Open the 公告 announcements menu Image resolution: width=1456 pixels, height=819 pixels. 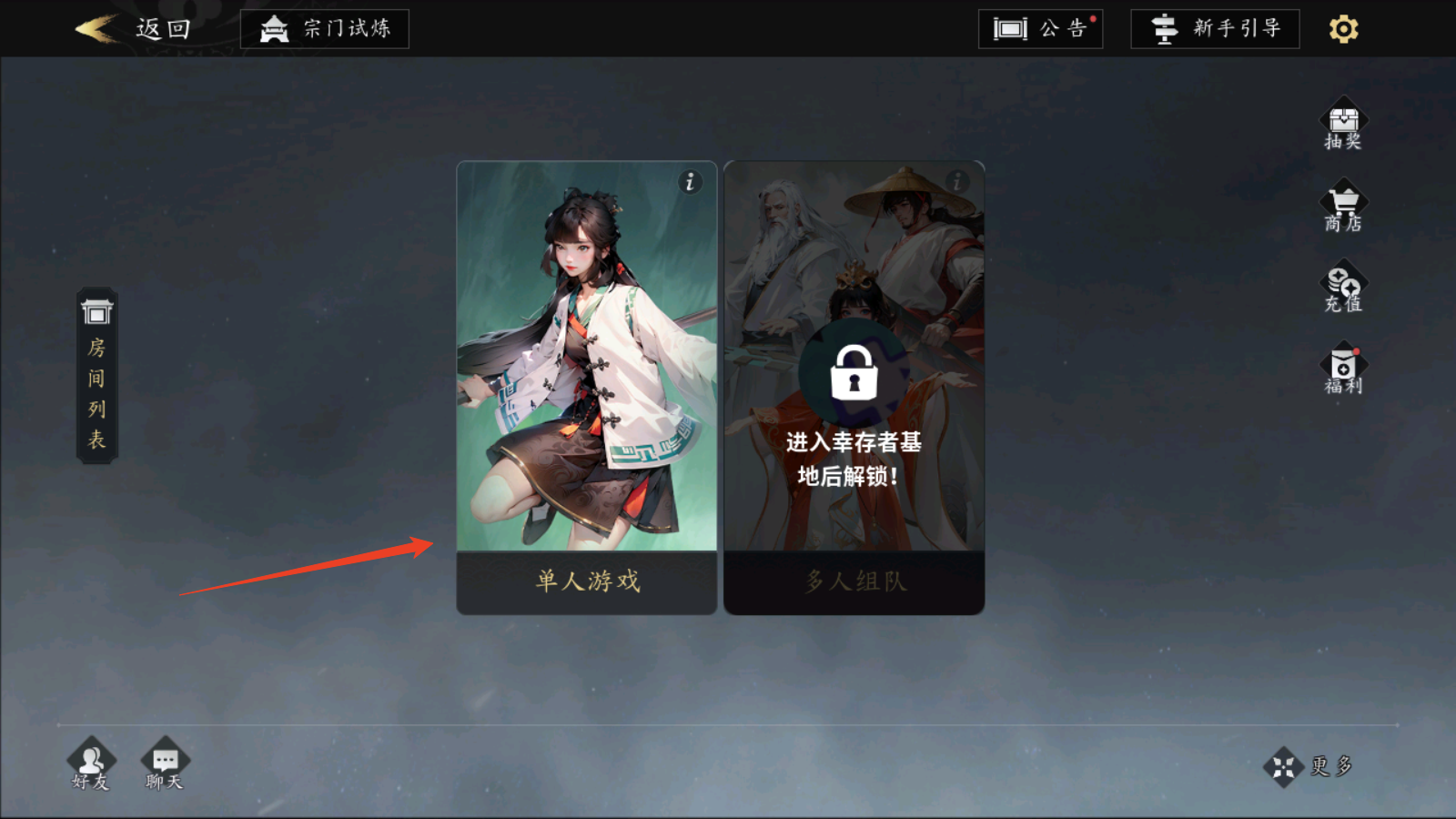[1040, 29]
